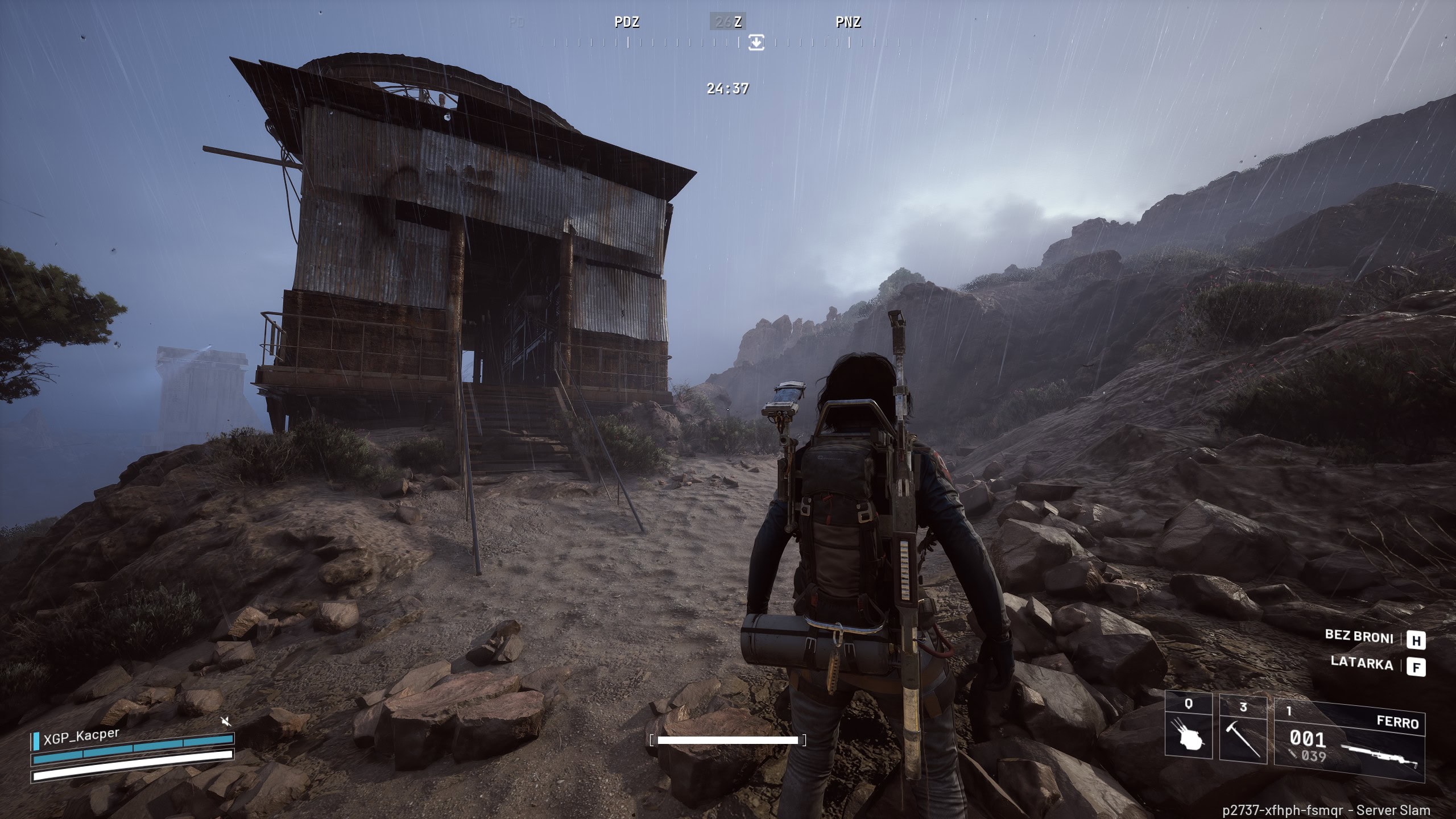Screen dimensions: 1456x819
Task: Click the extraction marker on the compass
Action: (756, 42)
